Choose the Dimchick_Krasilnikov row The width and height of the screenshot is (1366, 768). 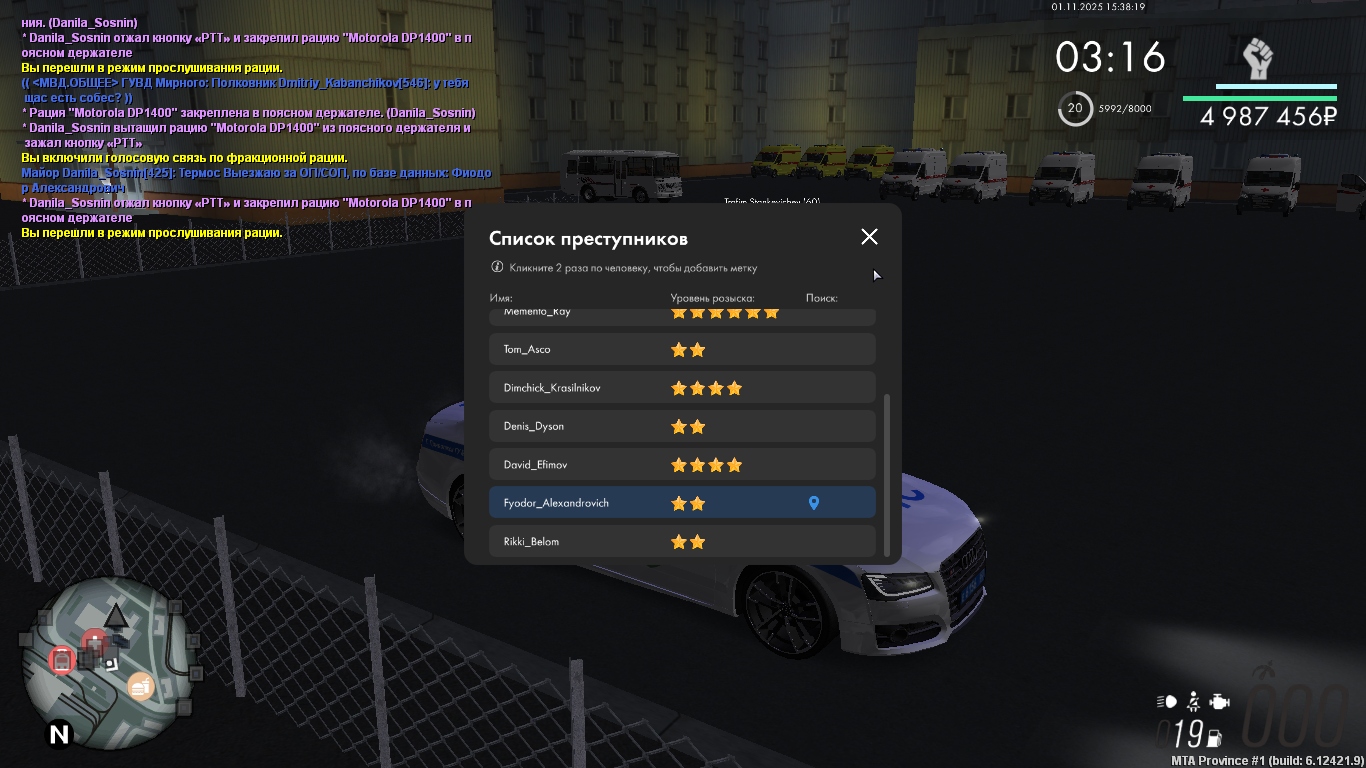tap(682, 388)
